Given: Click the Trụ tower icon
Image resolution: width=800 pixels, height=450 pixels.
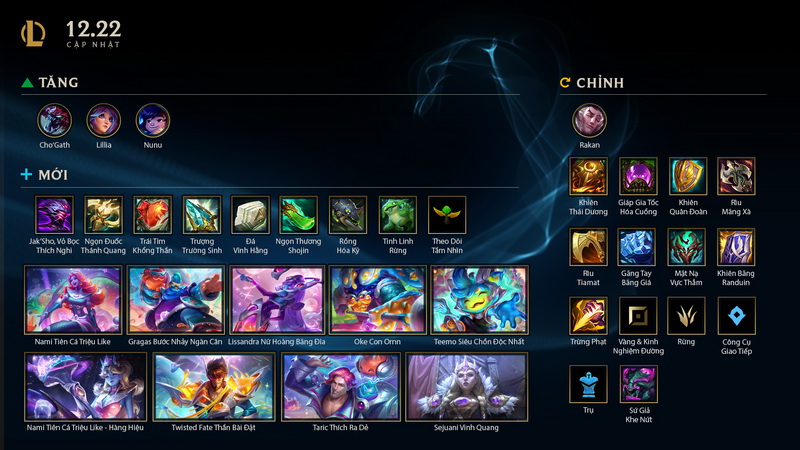Looking at the screenshot, I should pos(588,385).
